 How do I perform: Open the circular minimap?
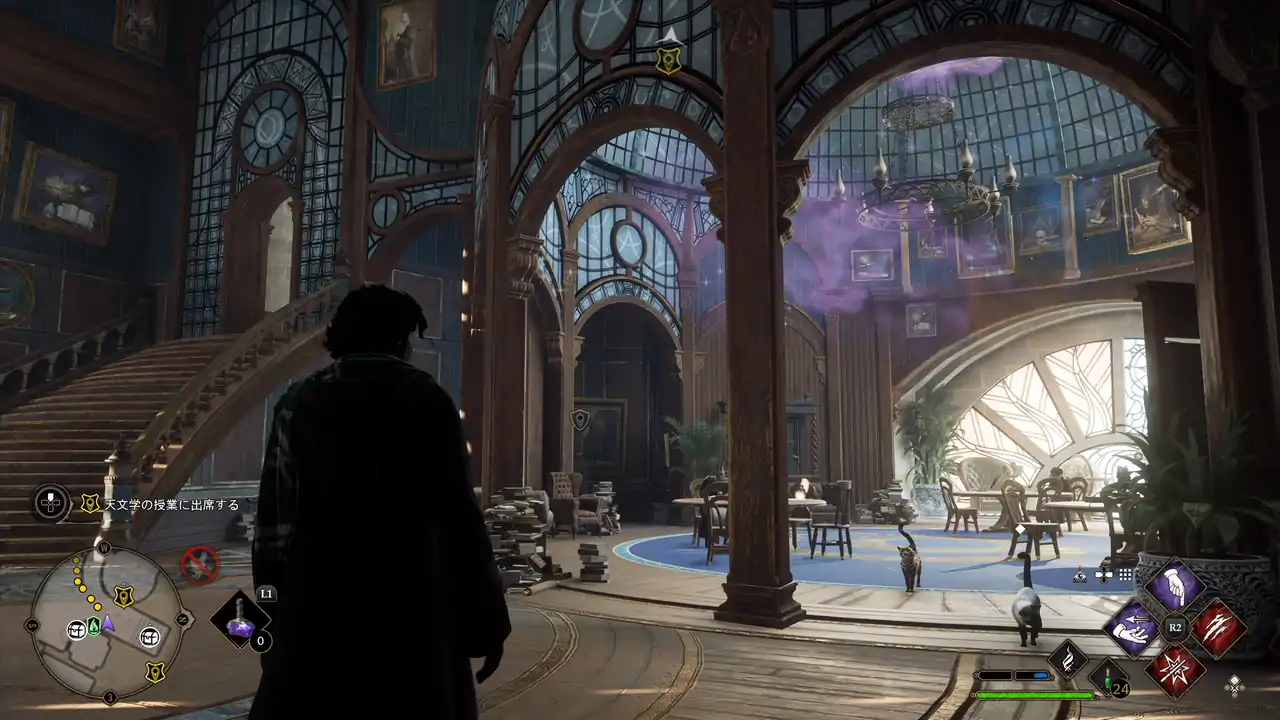pos(107,621)
